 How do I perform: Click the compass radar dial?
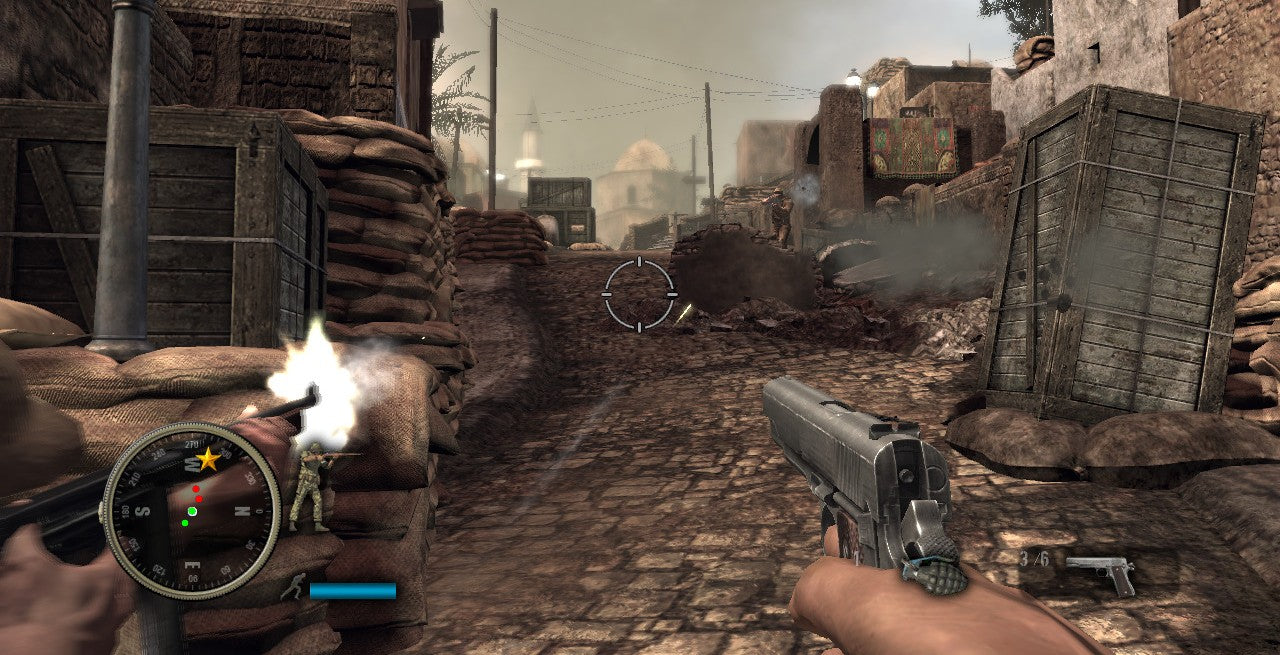tap(190, 510)
